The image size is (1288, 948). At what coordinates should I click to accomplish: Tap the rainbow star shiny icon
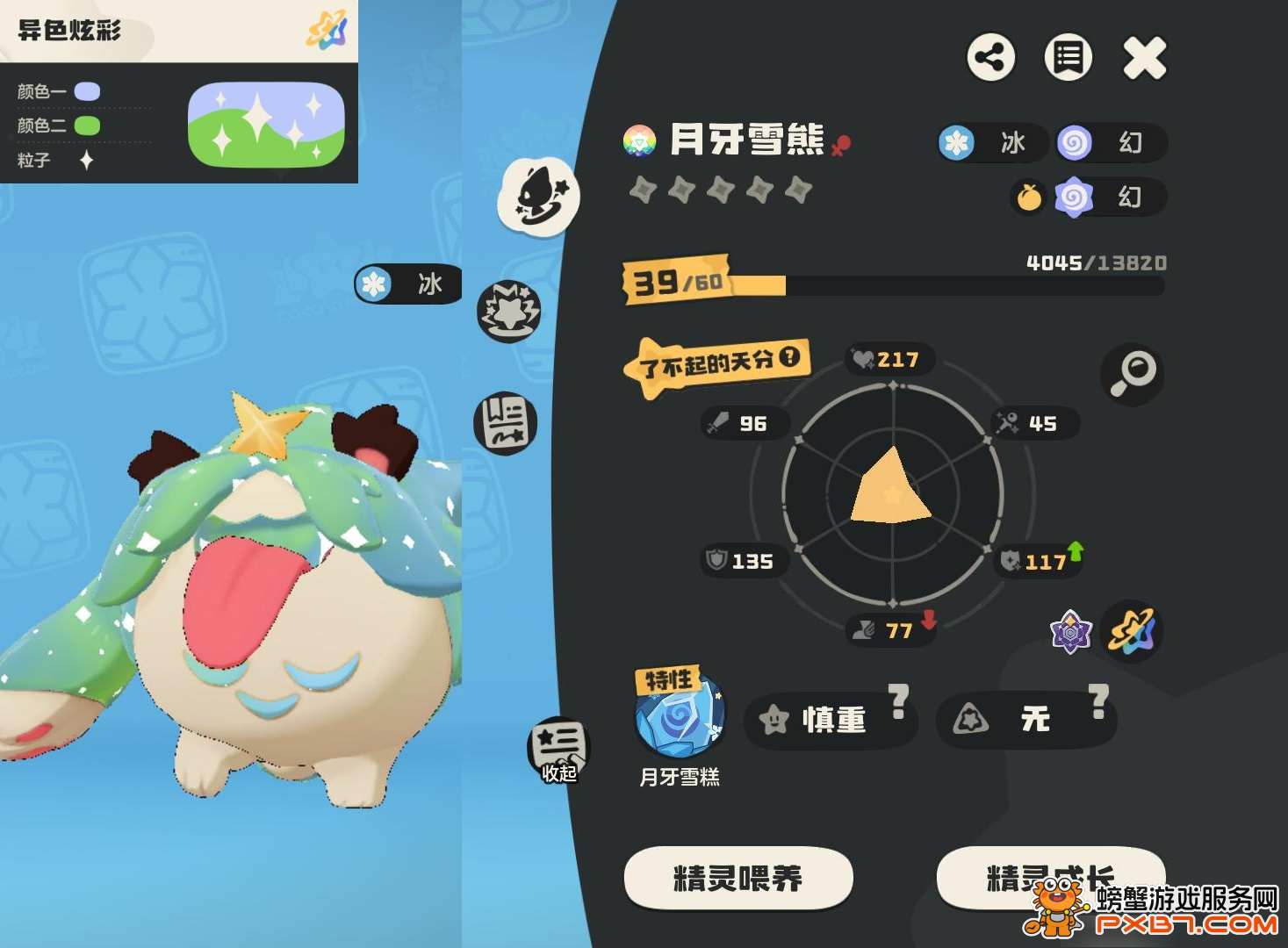(x=1133, y=630)
